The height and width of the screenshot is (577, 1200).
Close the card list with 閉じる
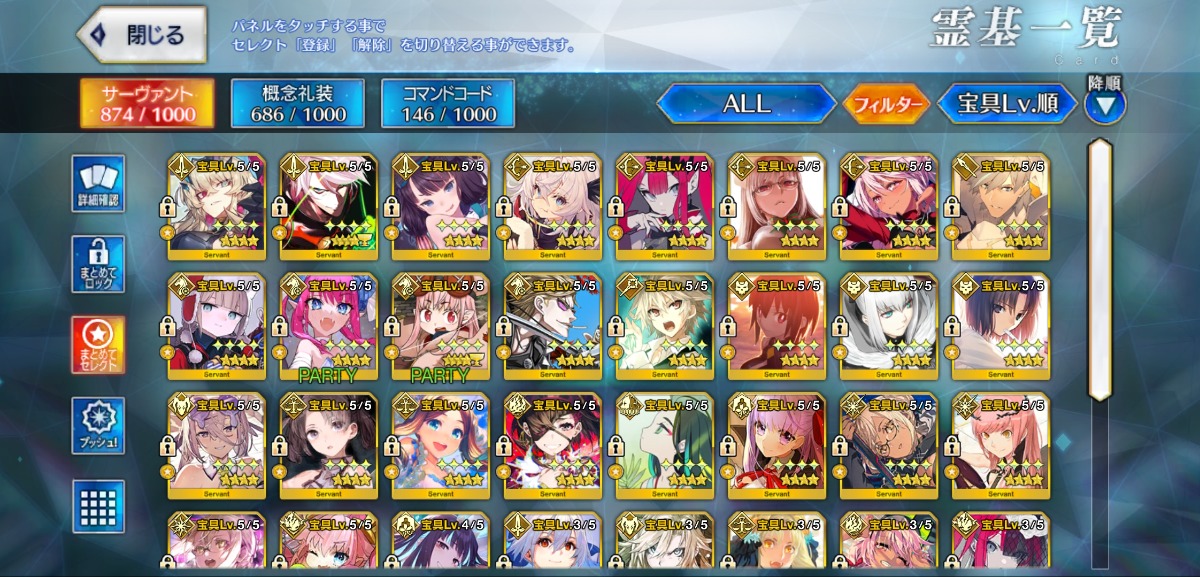(142, 36)
